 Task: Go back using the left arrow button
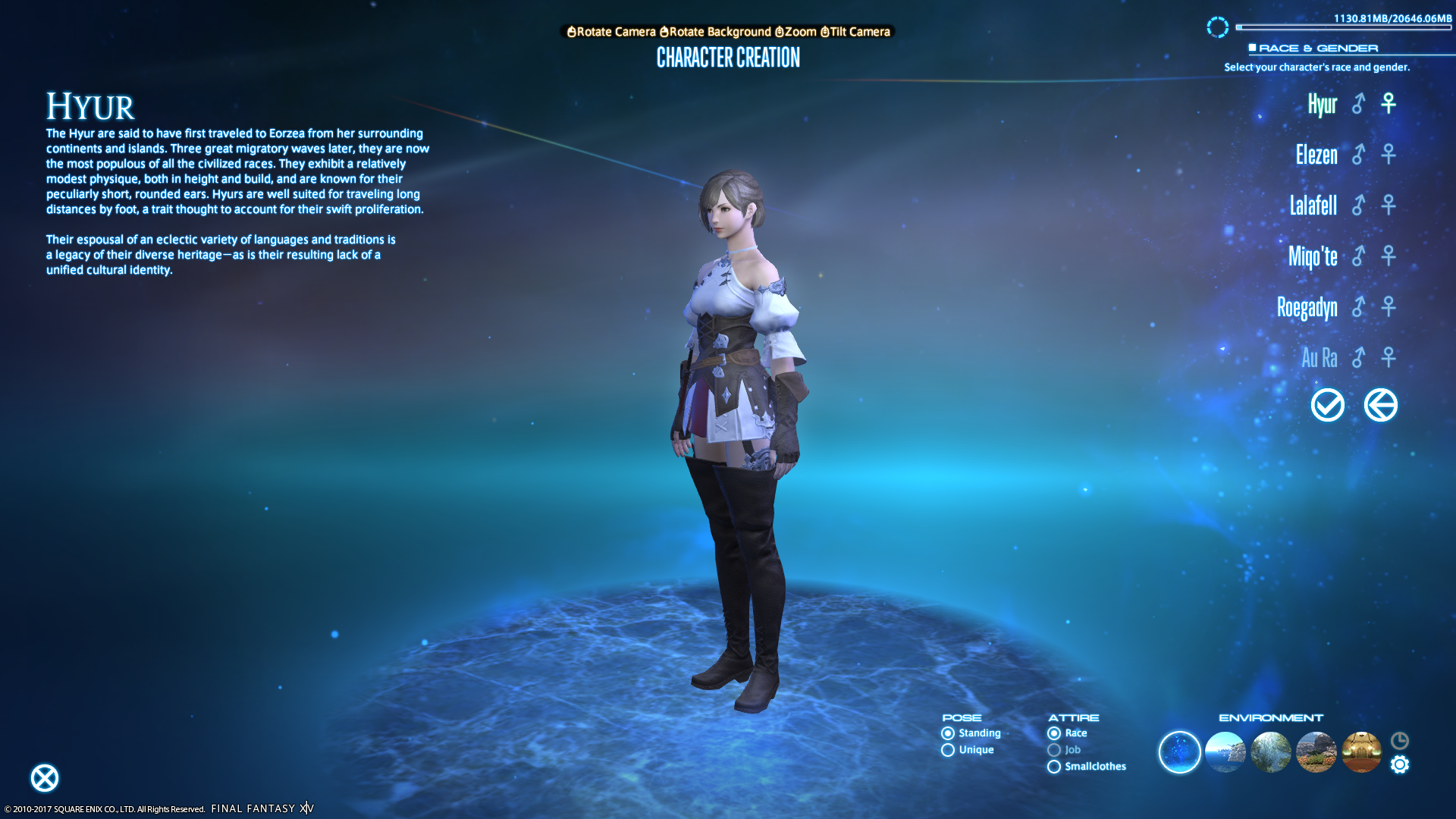click(x=1380, y=405)
